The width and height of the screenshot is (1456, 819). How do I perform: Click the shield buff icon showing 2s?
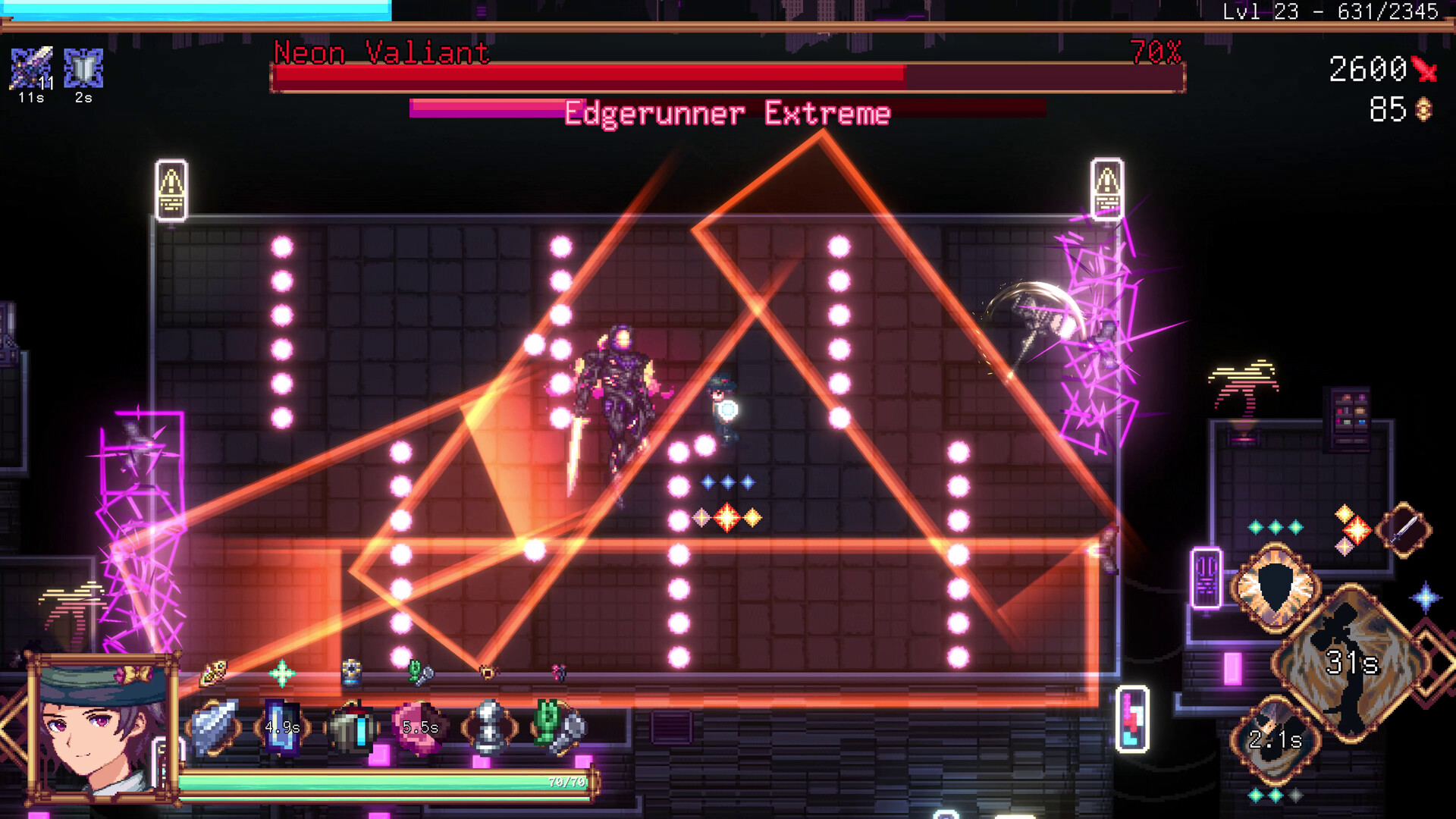coord(83,68)
